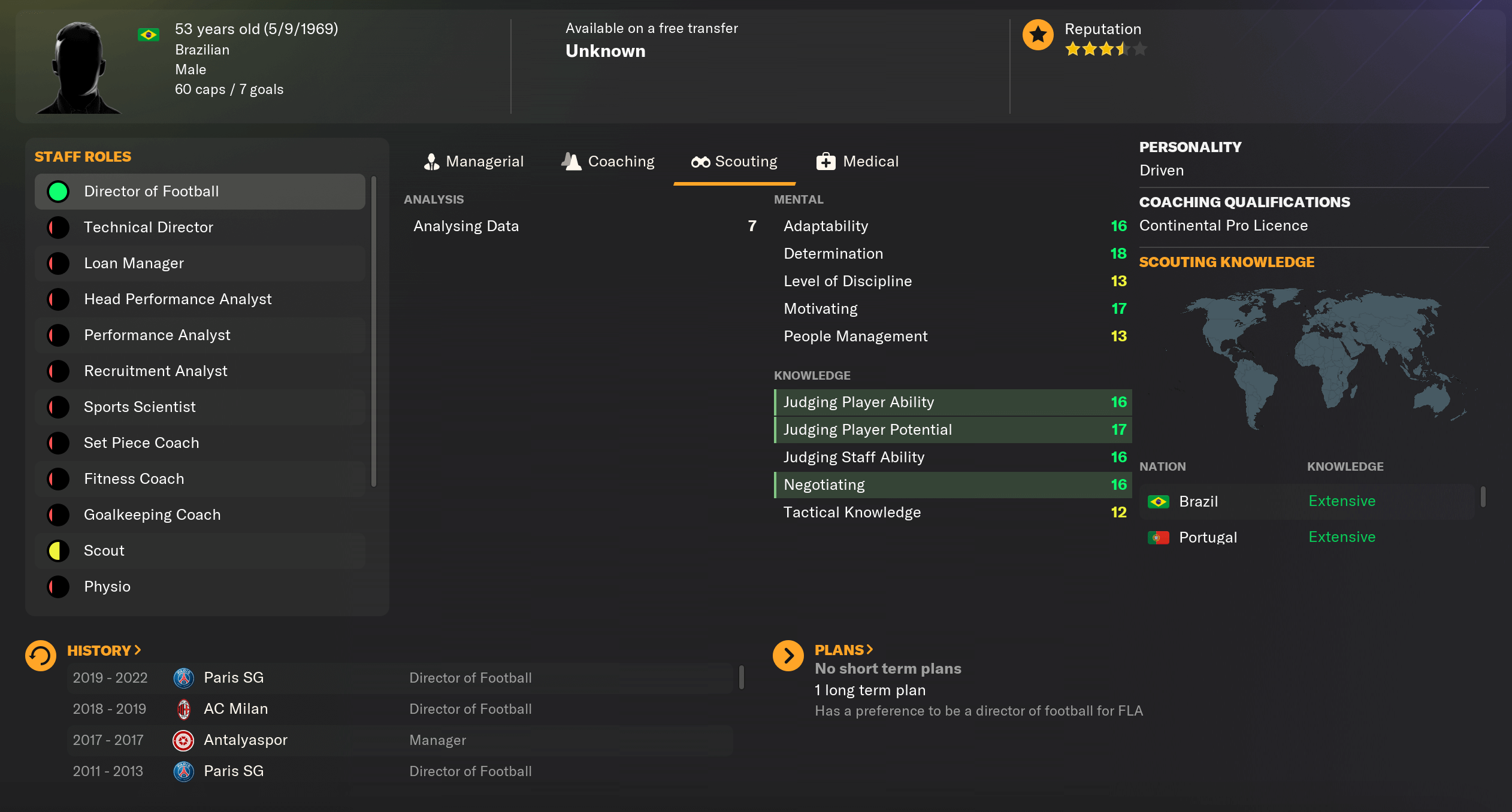Toggle the Scout role indicator
The image size is (1512, 812).
click(58, 550)
